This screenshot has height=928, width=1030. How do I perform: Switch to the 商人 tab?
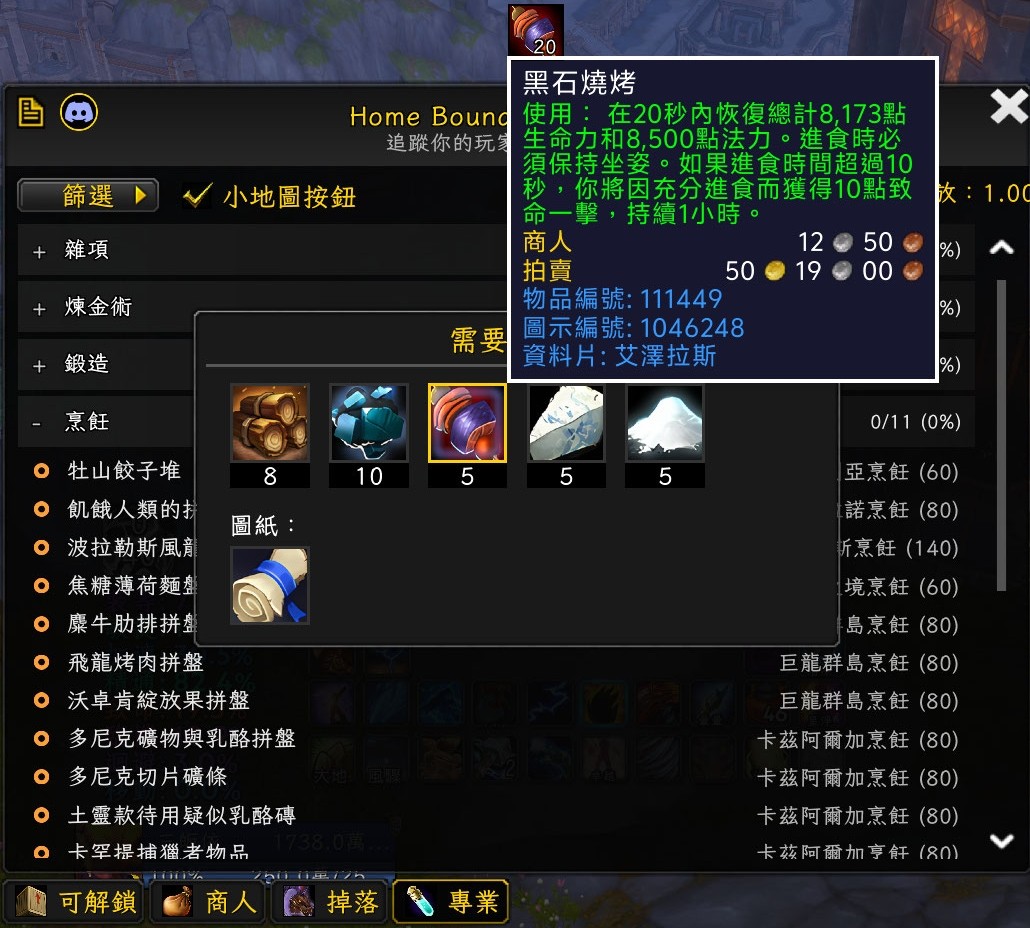[x=211, y=902]
